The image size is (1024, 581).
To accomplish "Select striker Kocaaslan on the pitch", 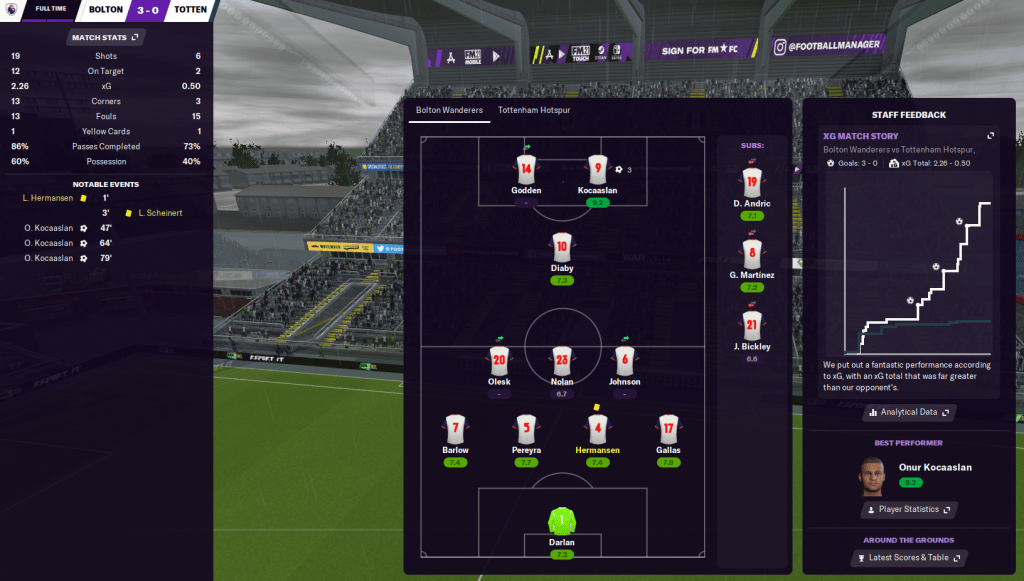I will (x=598, y=169).
